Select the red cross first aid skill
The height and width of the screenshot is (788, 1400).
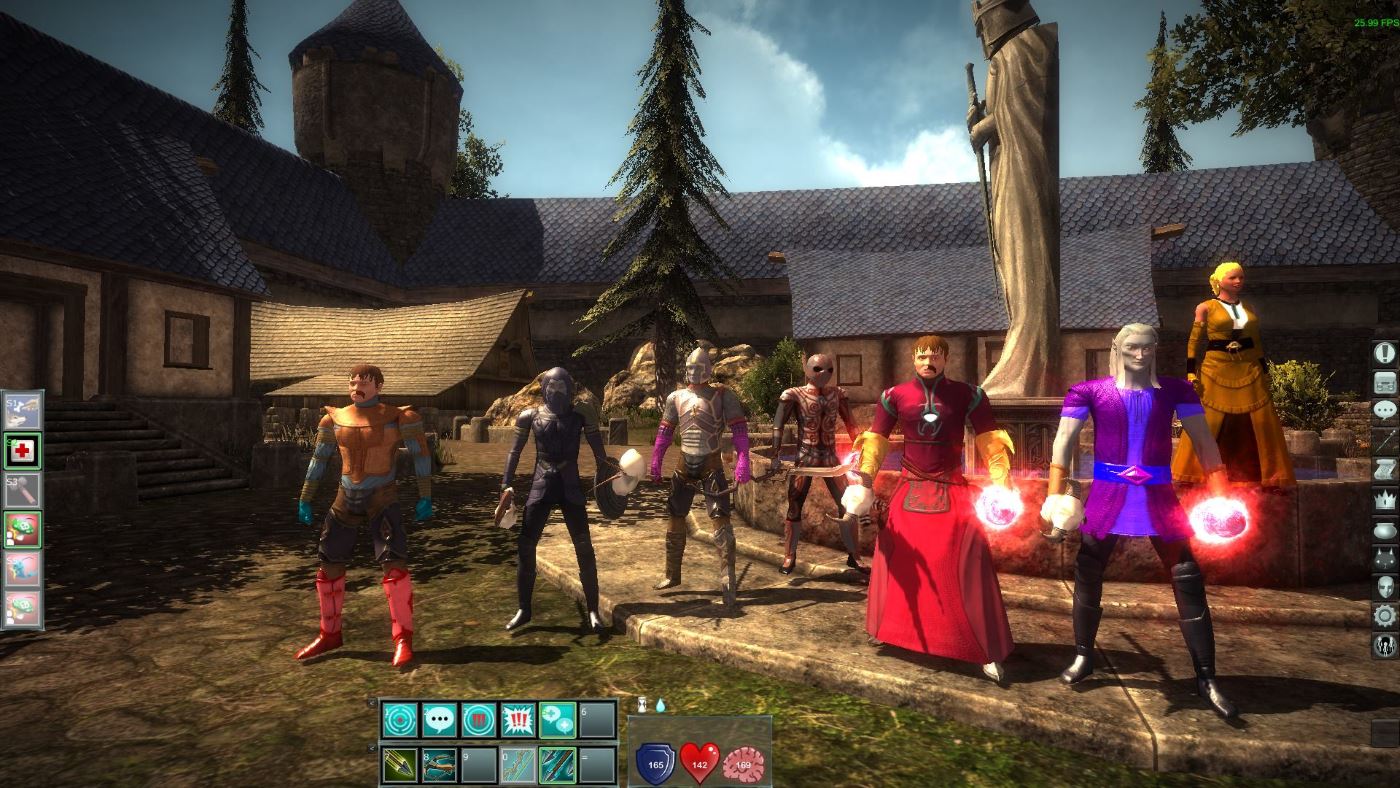click(22, 449)
